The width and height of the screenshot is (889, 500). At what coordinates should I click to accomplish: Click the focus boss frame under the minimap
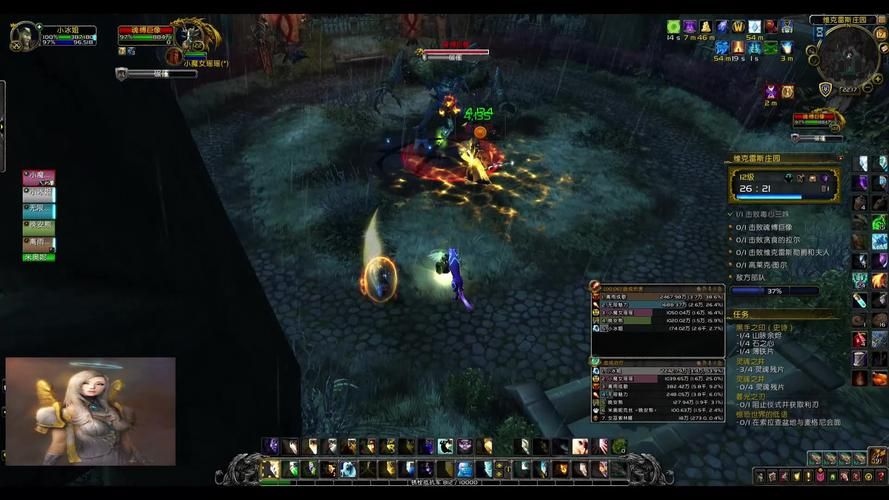coord(817,120)
